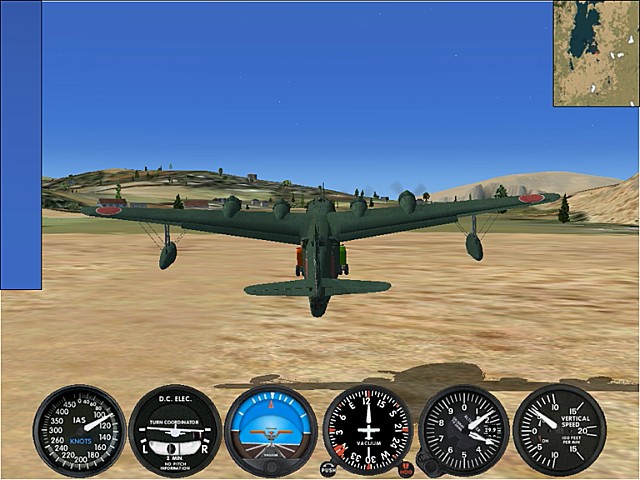Open the terrain minimap
This screenshot has width=640, height=480.
[x=596, y=53]
